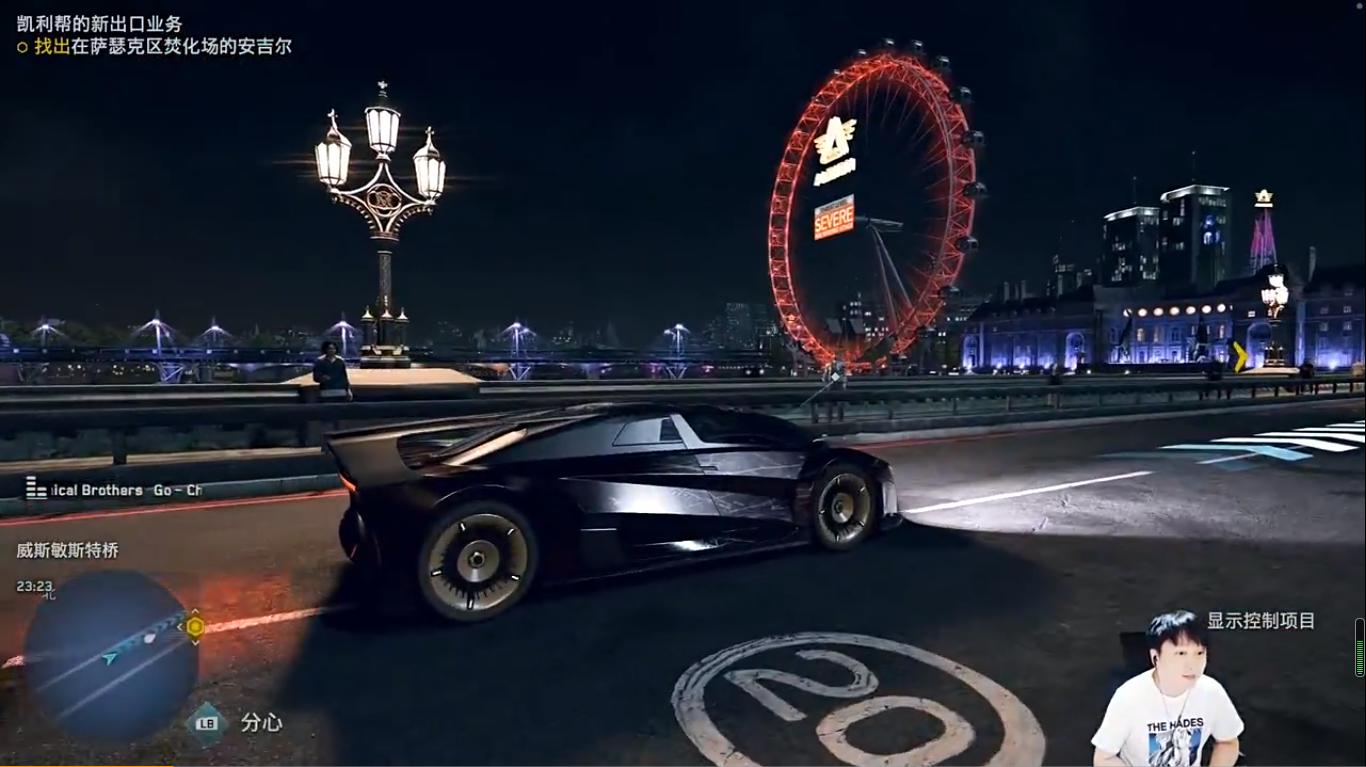Click the streamer webcam overlay
The height and width of the screenshot is (767, 1366).
pos(1170,692)
